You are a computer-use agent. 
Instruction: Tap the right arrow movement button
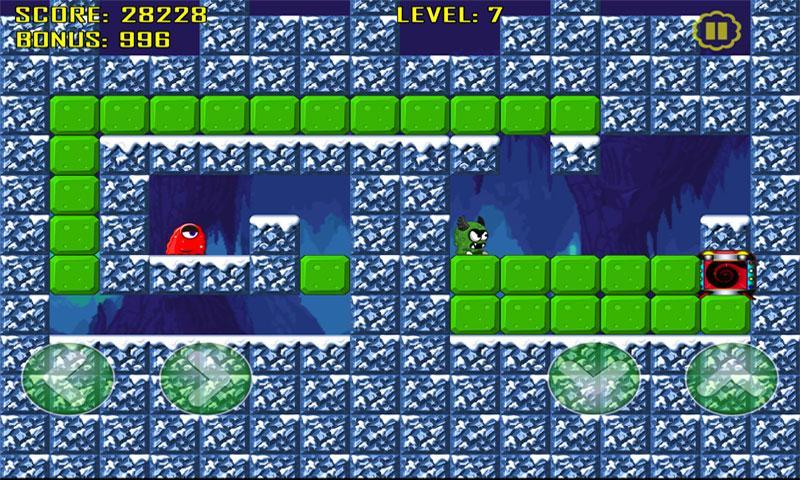(204, 379)
